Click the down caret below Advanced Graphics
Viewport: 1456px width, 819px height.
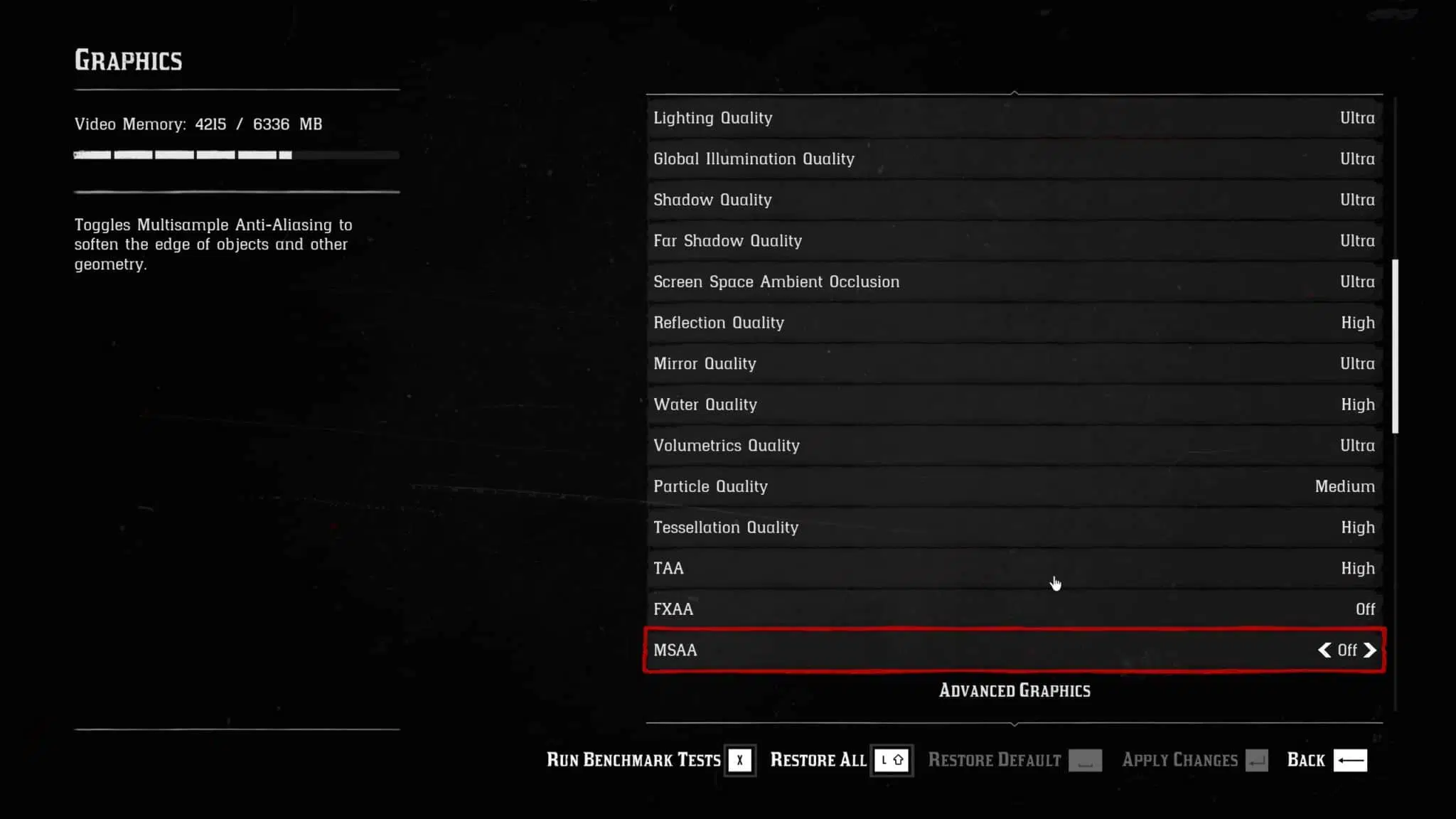[x=1015, y=722]
